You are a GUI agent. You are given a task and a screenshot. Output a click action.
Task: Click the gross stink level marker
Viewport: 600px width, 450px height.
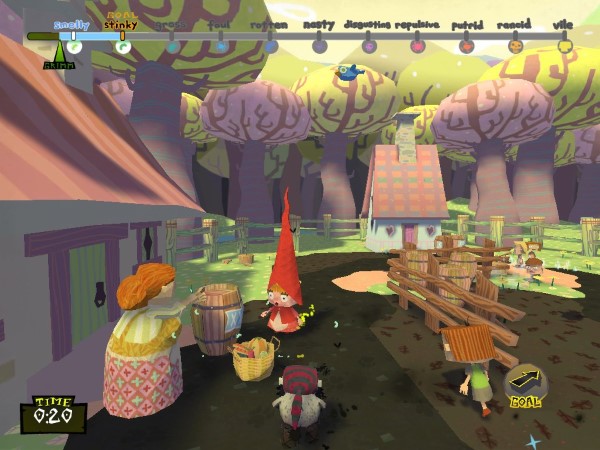click(173, 45)
